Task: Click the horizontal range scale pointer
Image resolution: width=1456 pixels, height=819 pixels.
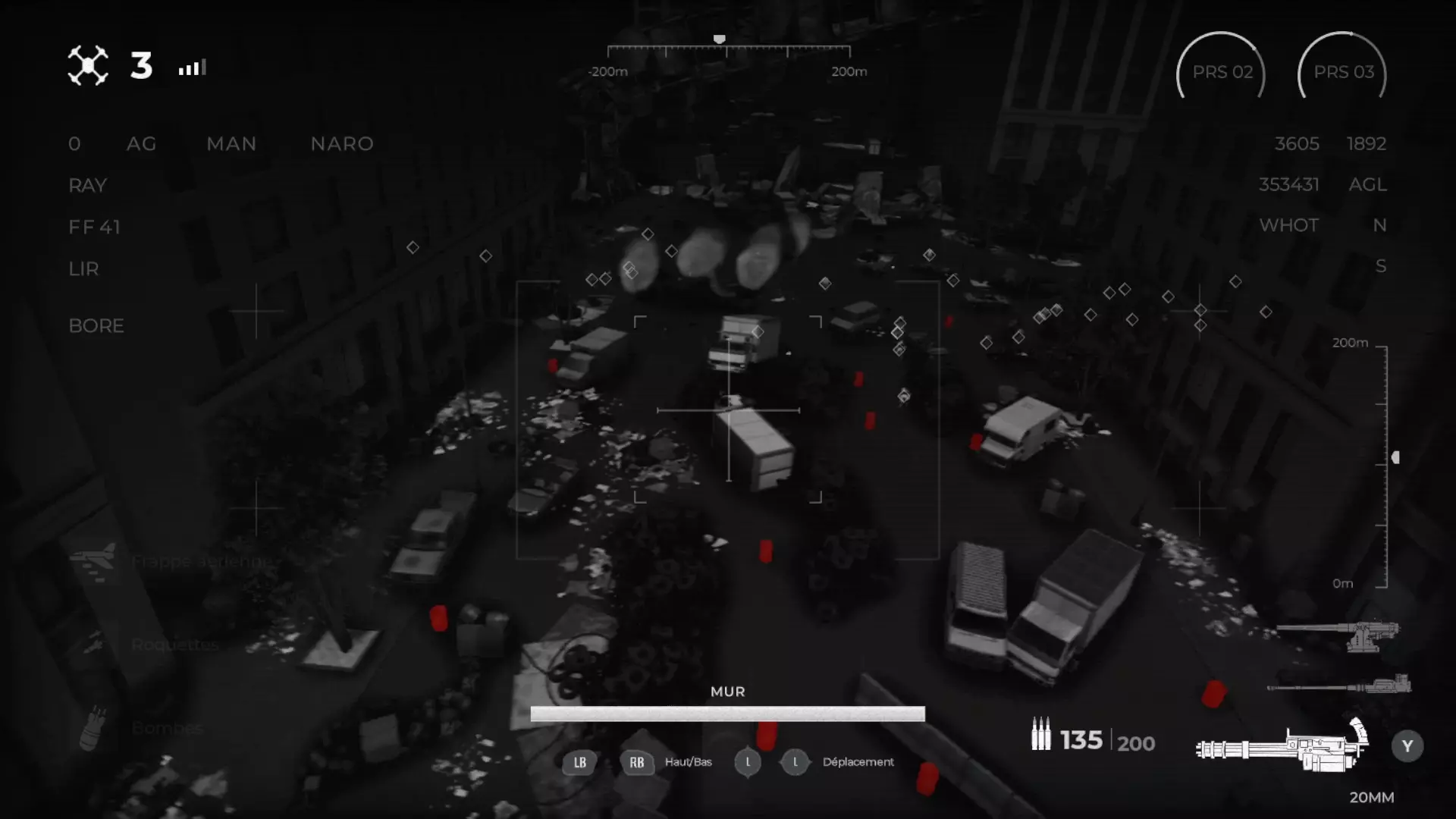Action: pos(719,39)
